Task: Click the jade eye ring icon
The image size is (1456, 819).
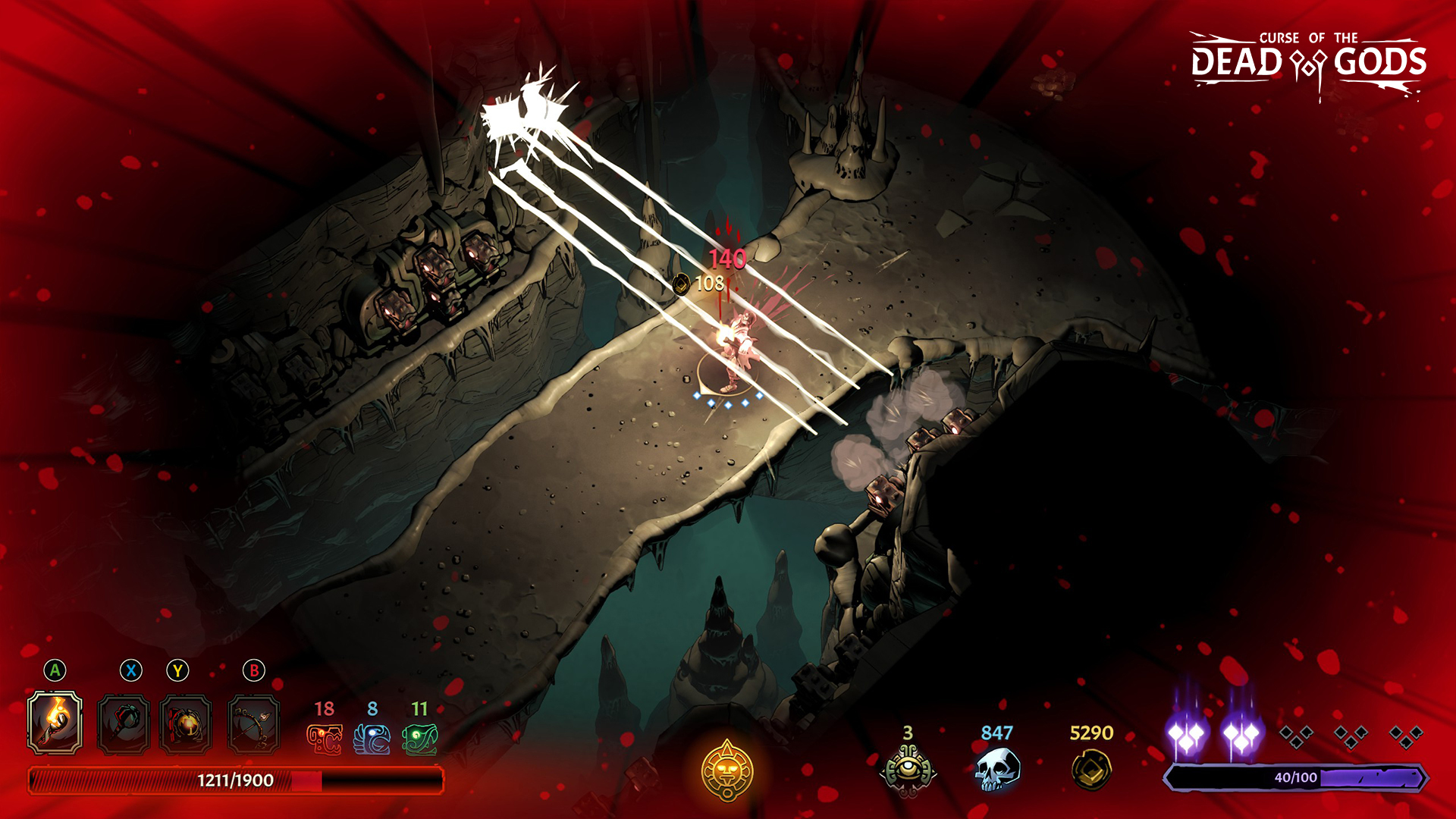Action: (x=908, y=770)
